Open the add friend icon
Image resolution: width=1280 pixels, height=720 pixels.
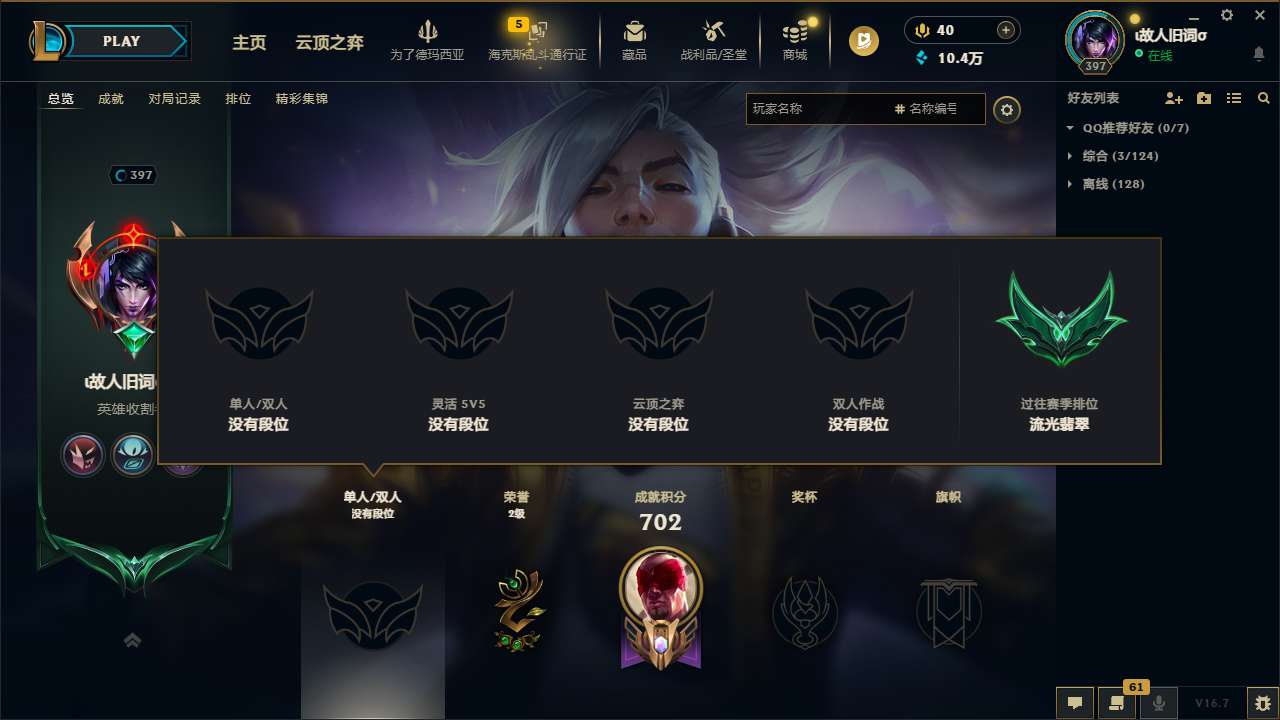(x=1172, y=98)
